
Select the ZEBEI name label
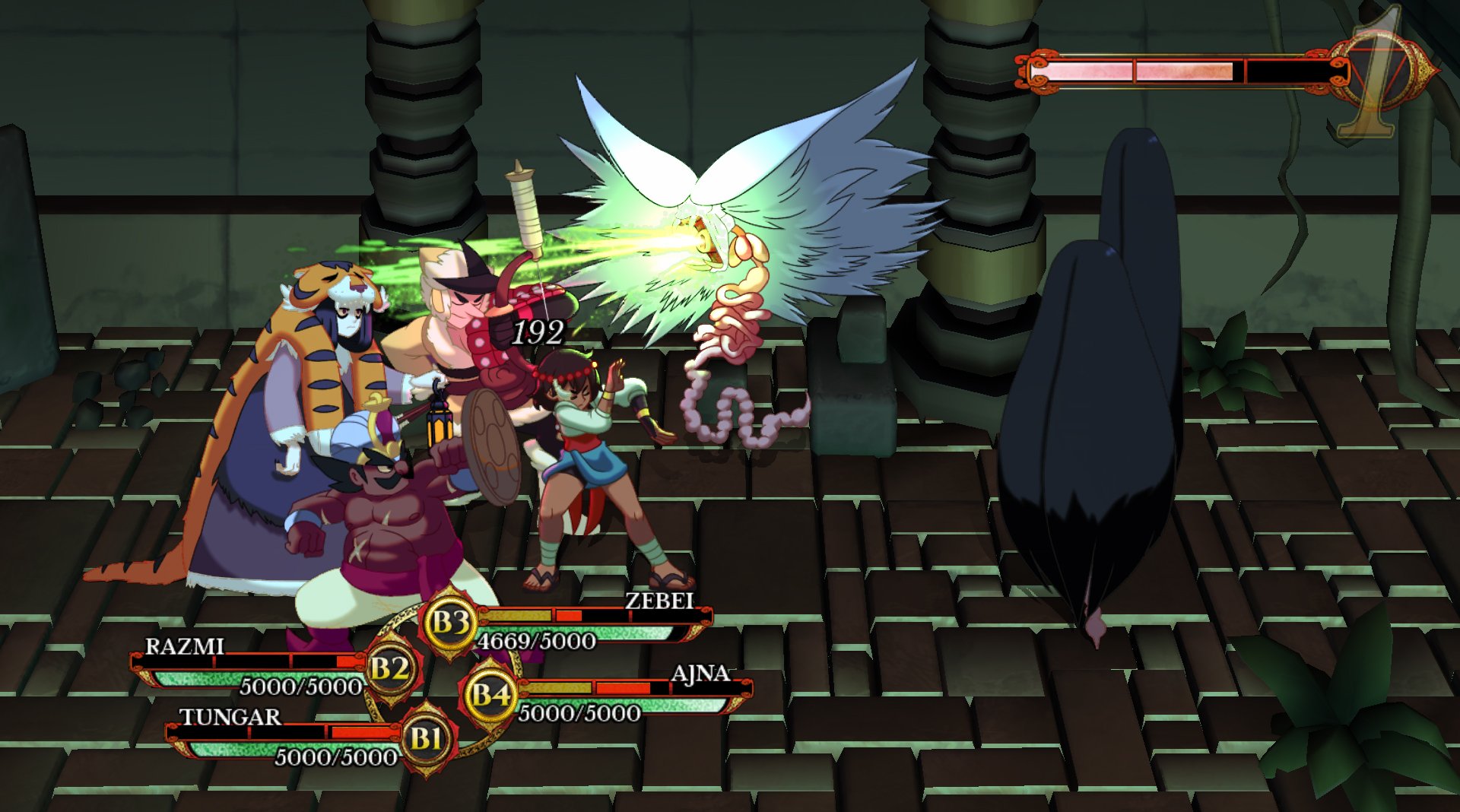659,602
